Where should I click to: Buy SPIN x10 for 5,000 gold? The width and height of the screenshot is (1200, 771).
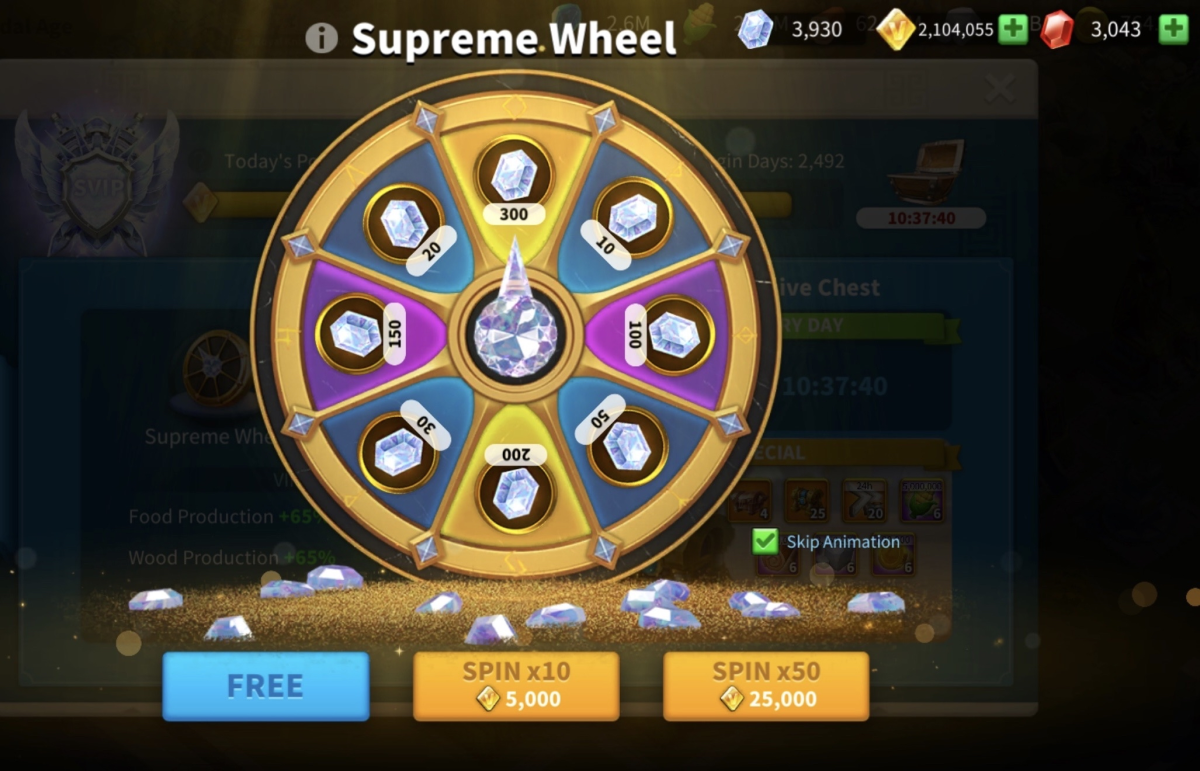(x=516, y=686)
